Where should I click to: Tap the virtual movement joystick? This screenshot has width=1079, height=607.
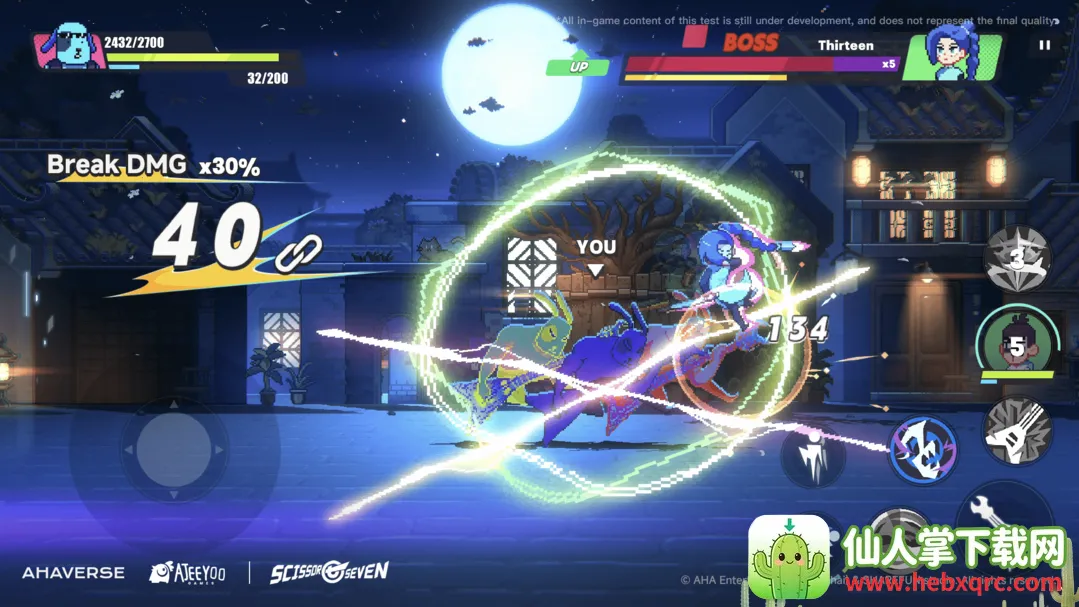coord(174,450)
